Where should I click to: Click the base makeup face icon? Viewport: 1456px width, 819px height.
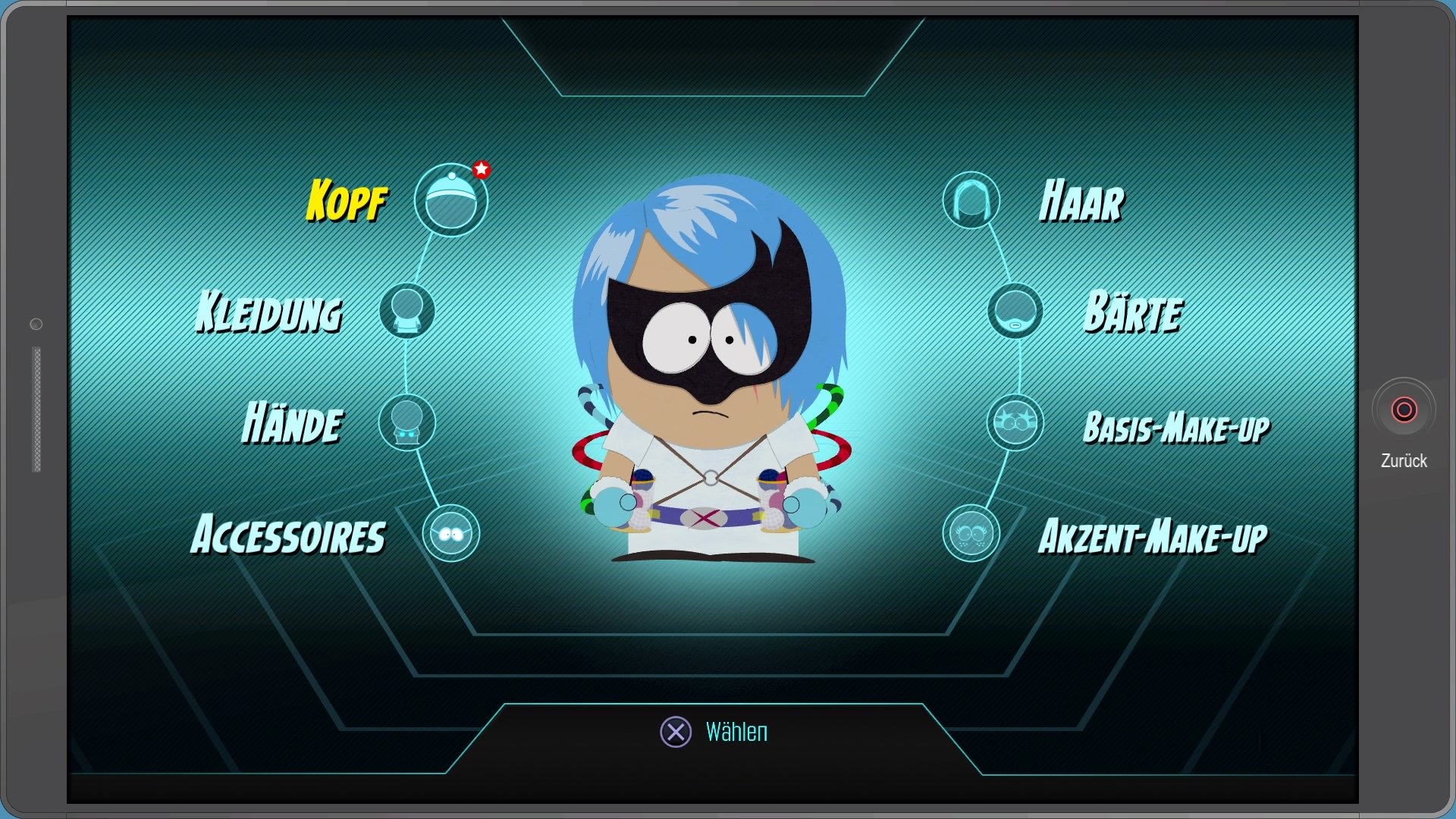click(1015, 422)
